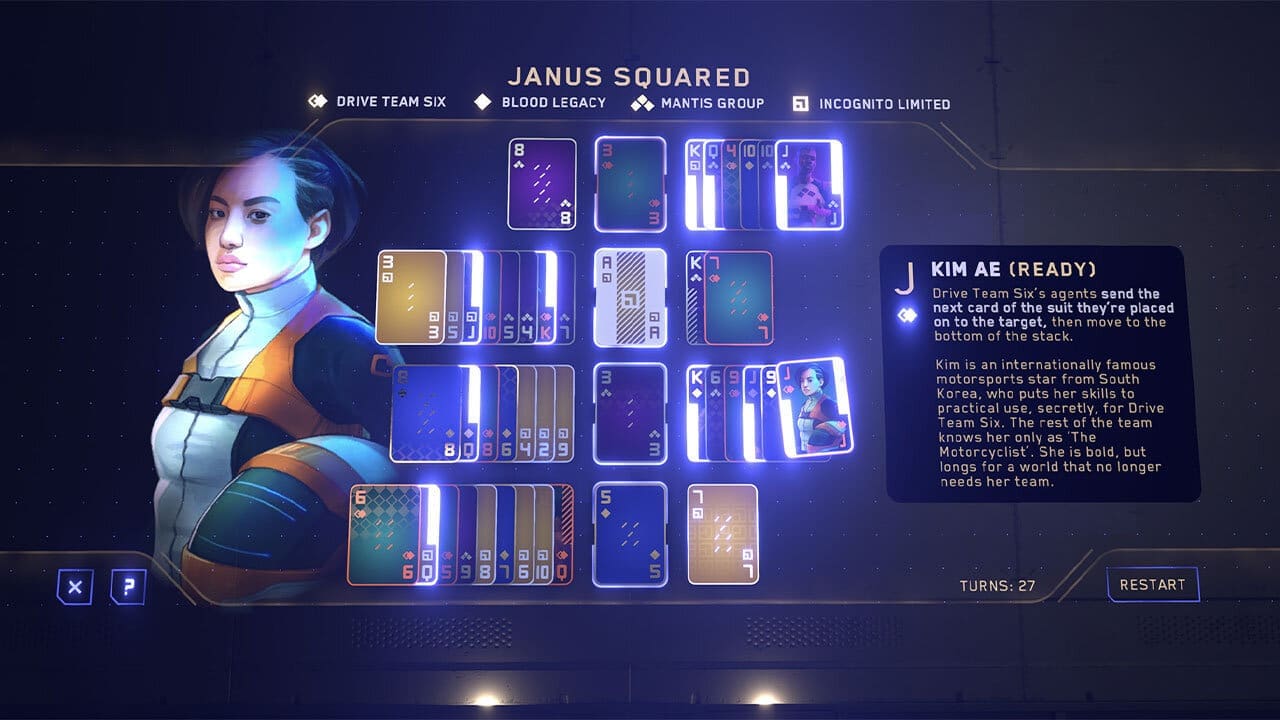Viewport: 1280px width, 720px height.
Task: Open the question mark help button
Action: (x=128, y=587)
